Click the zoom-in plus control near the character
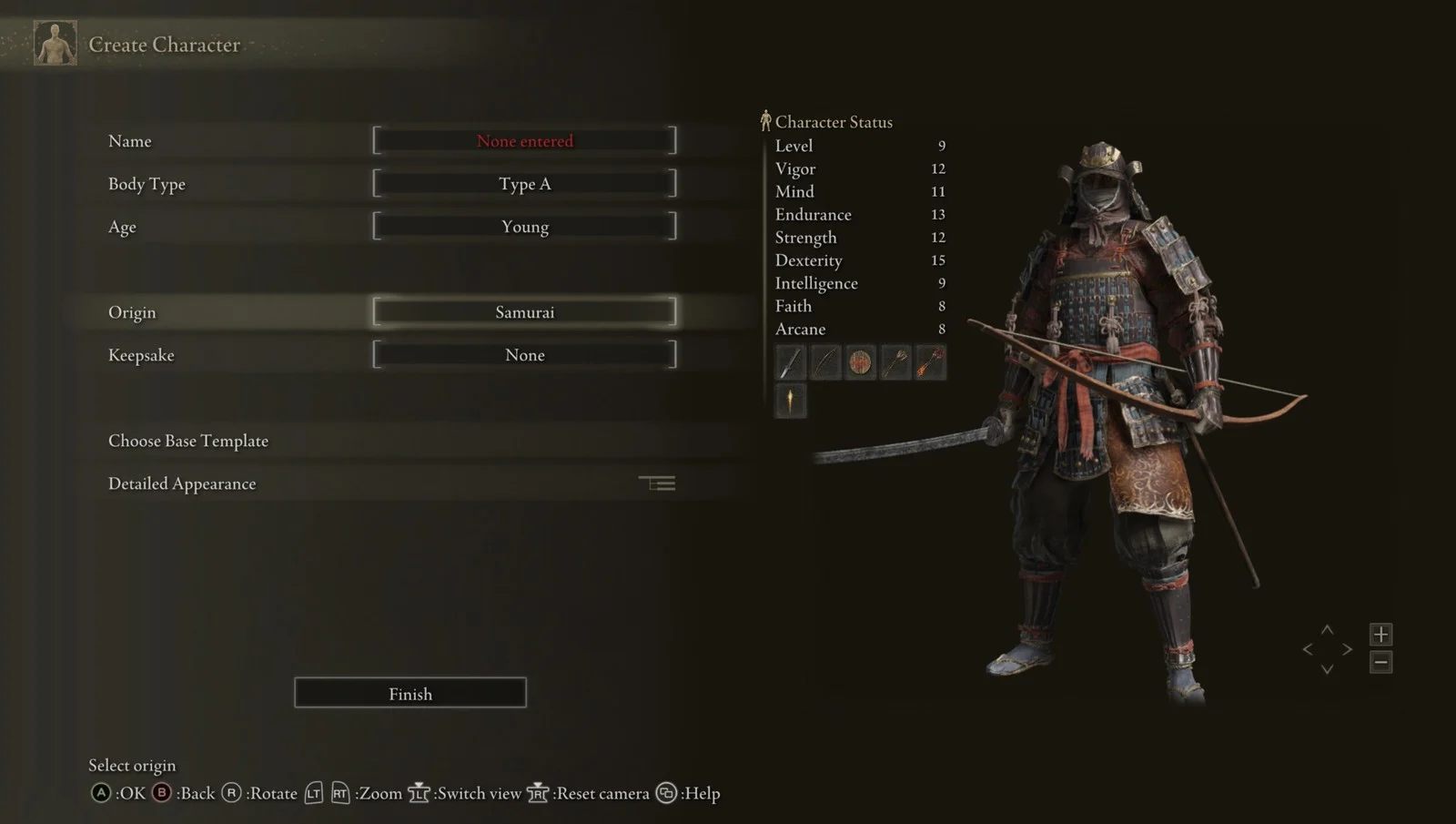Image resolution: width=1456 pixels, height=824 pixels. point(1381,634)
